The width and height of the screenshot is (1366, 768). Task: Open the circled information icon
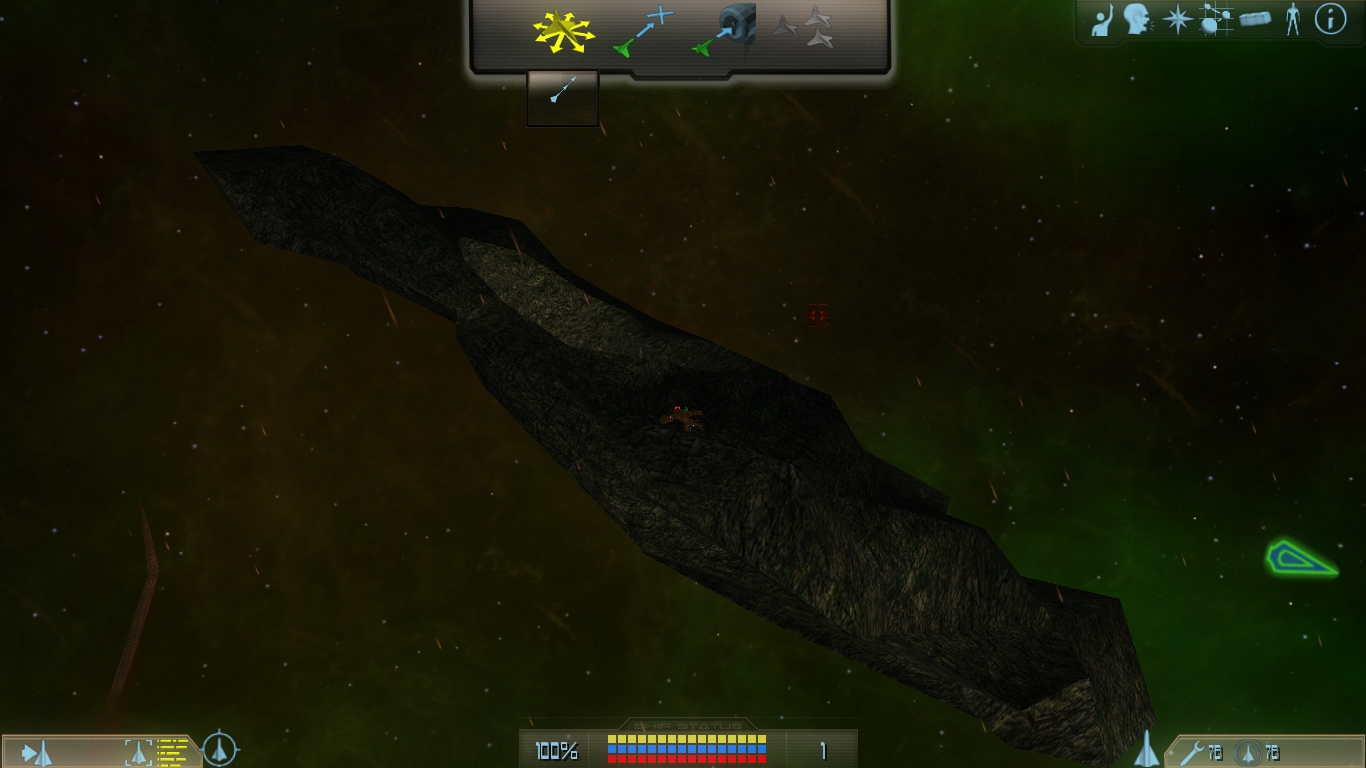tap(1330, 19)
